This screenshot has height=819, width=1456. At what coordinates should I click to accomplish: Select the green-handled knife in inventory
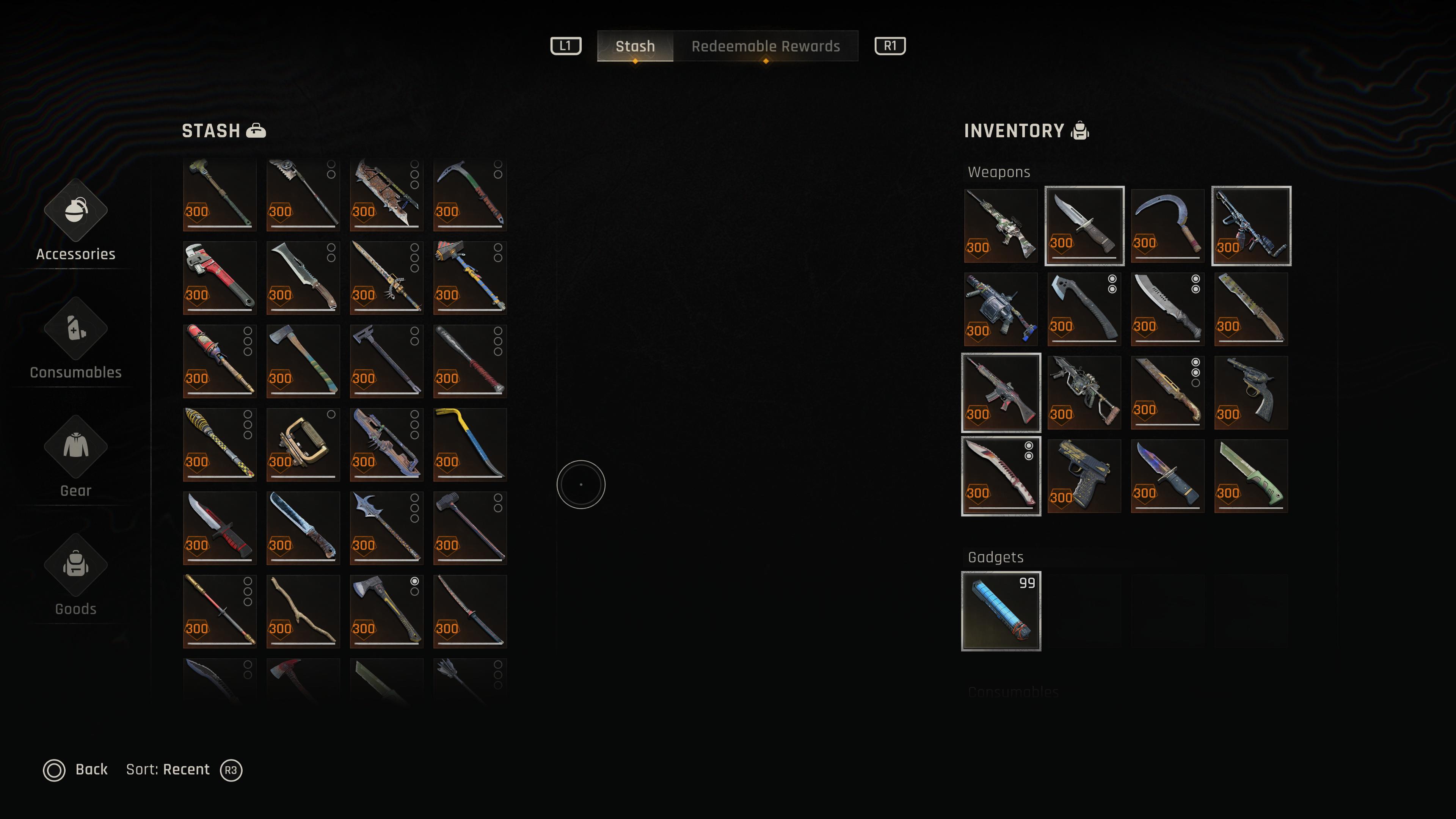pos(1251,476)
